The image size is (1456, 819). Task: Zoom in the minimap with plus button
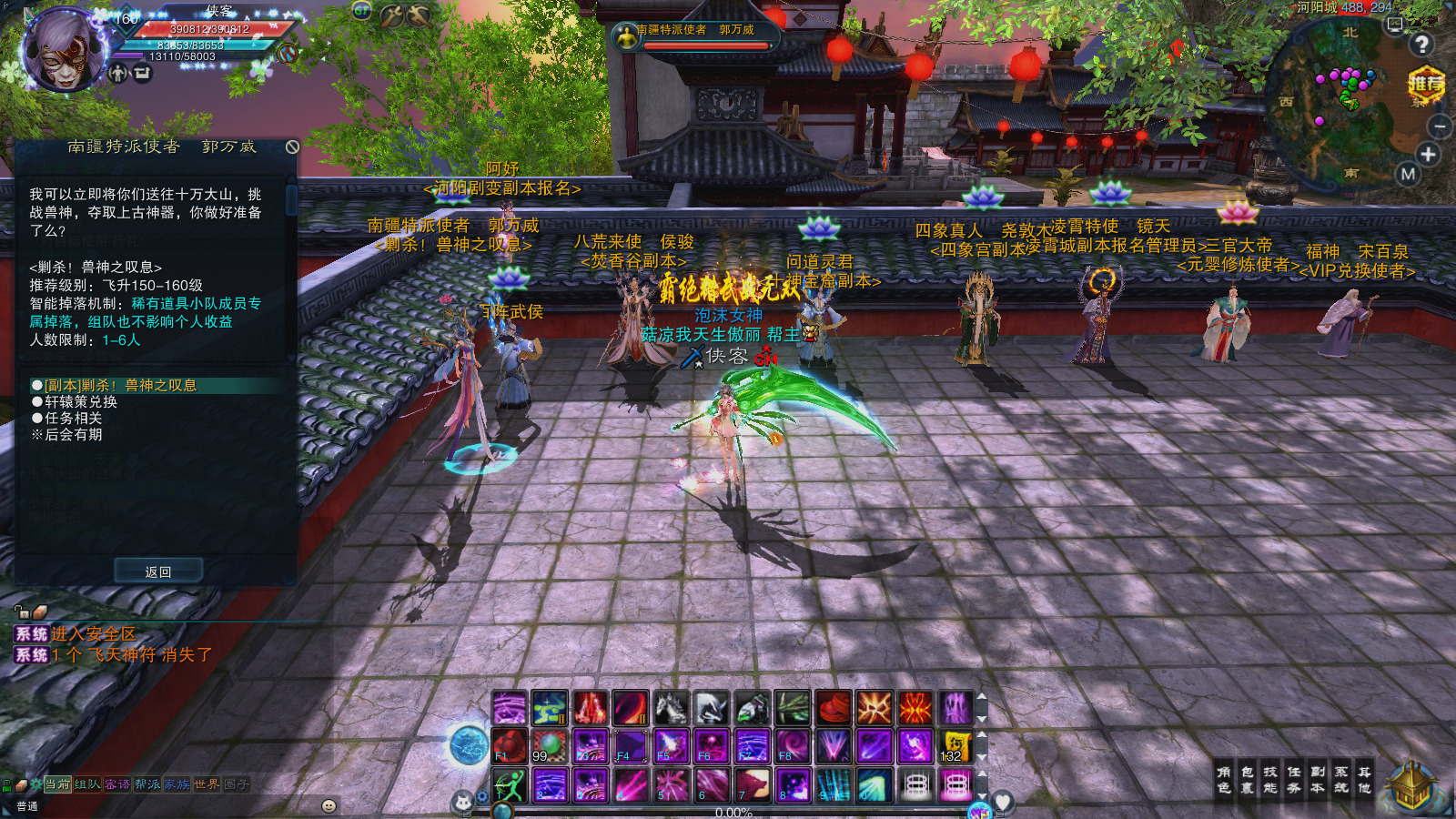(1428, 155)
